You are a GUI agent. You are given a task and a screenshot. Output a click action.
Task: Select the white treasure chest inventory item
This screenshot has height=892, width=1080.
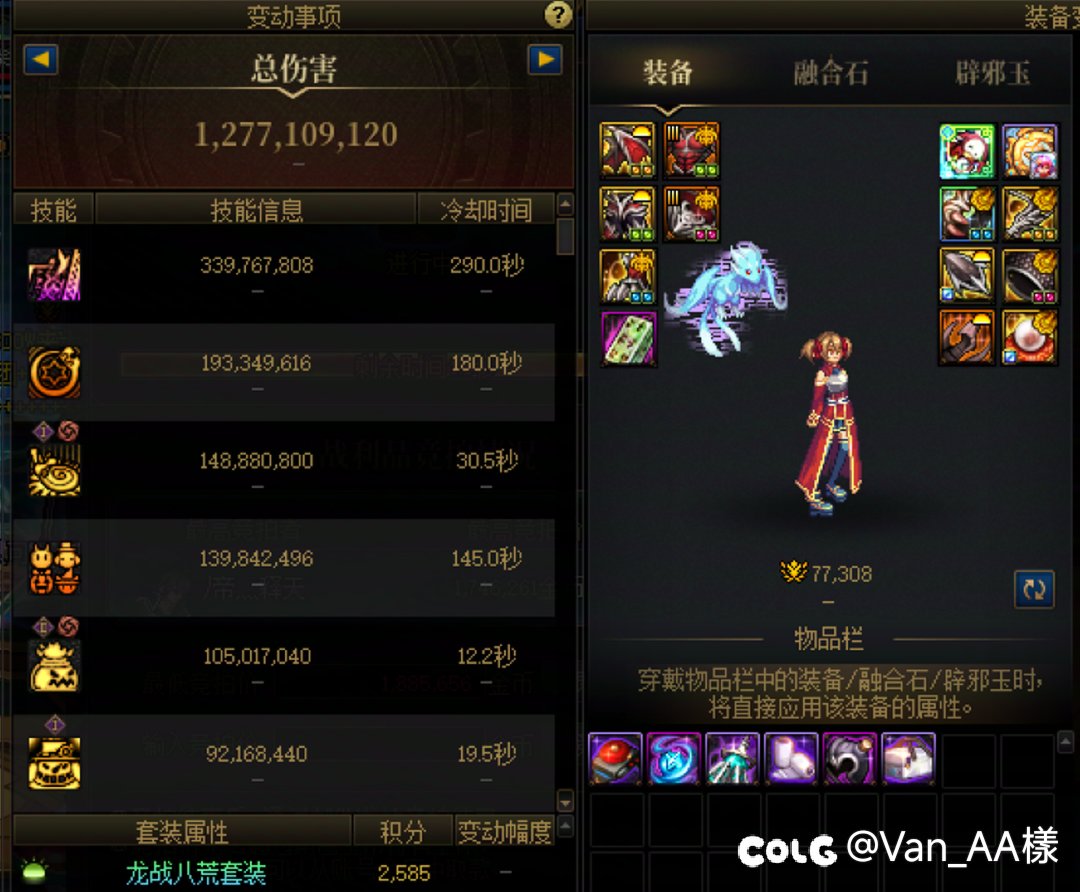pos(908,760)
